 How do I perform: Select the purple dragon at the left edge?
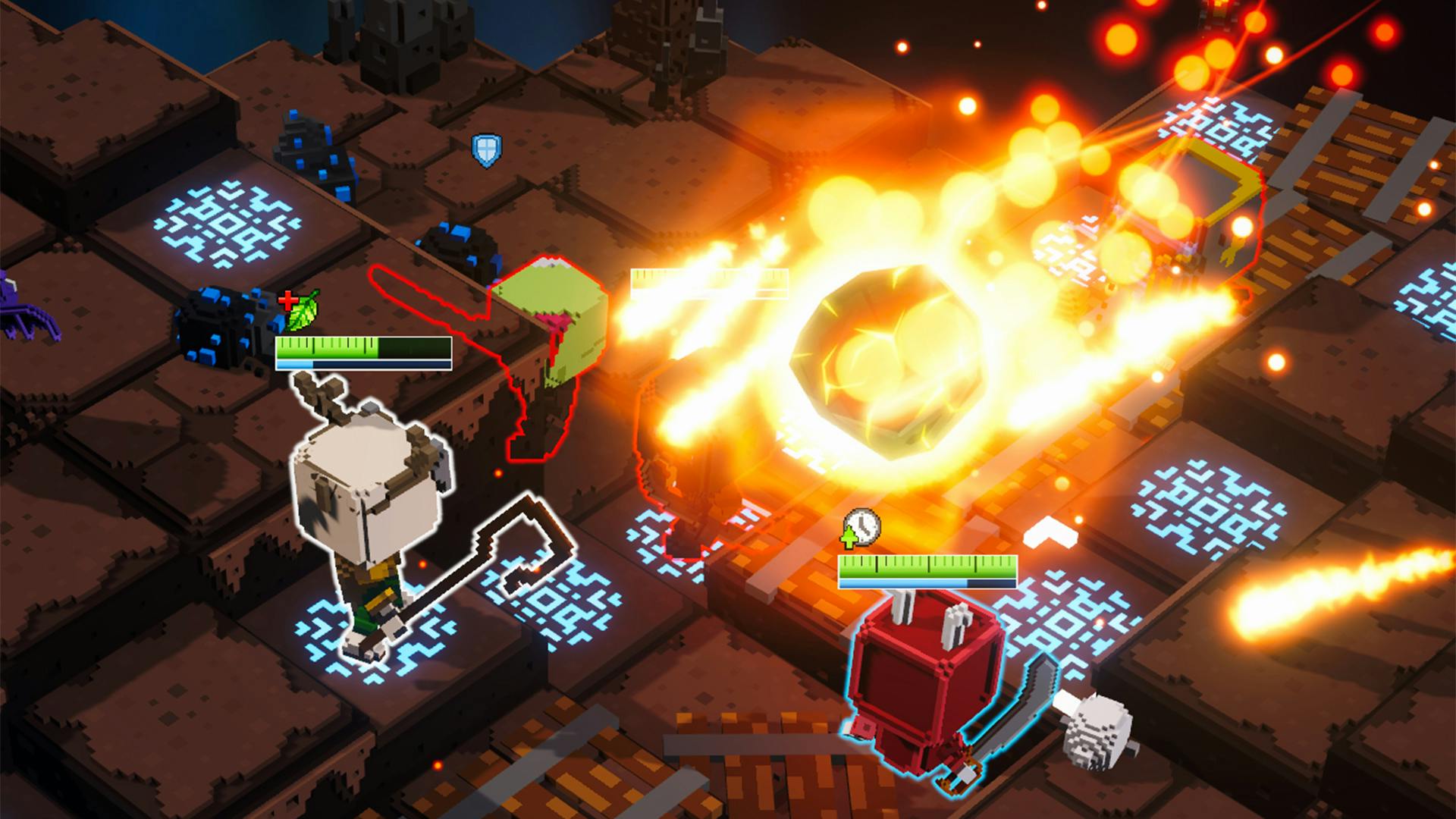point(15,303)
